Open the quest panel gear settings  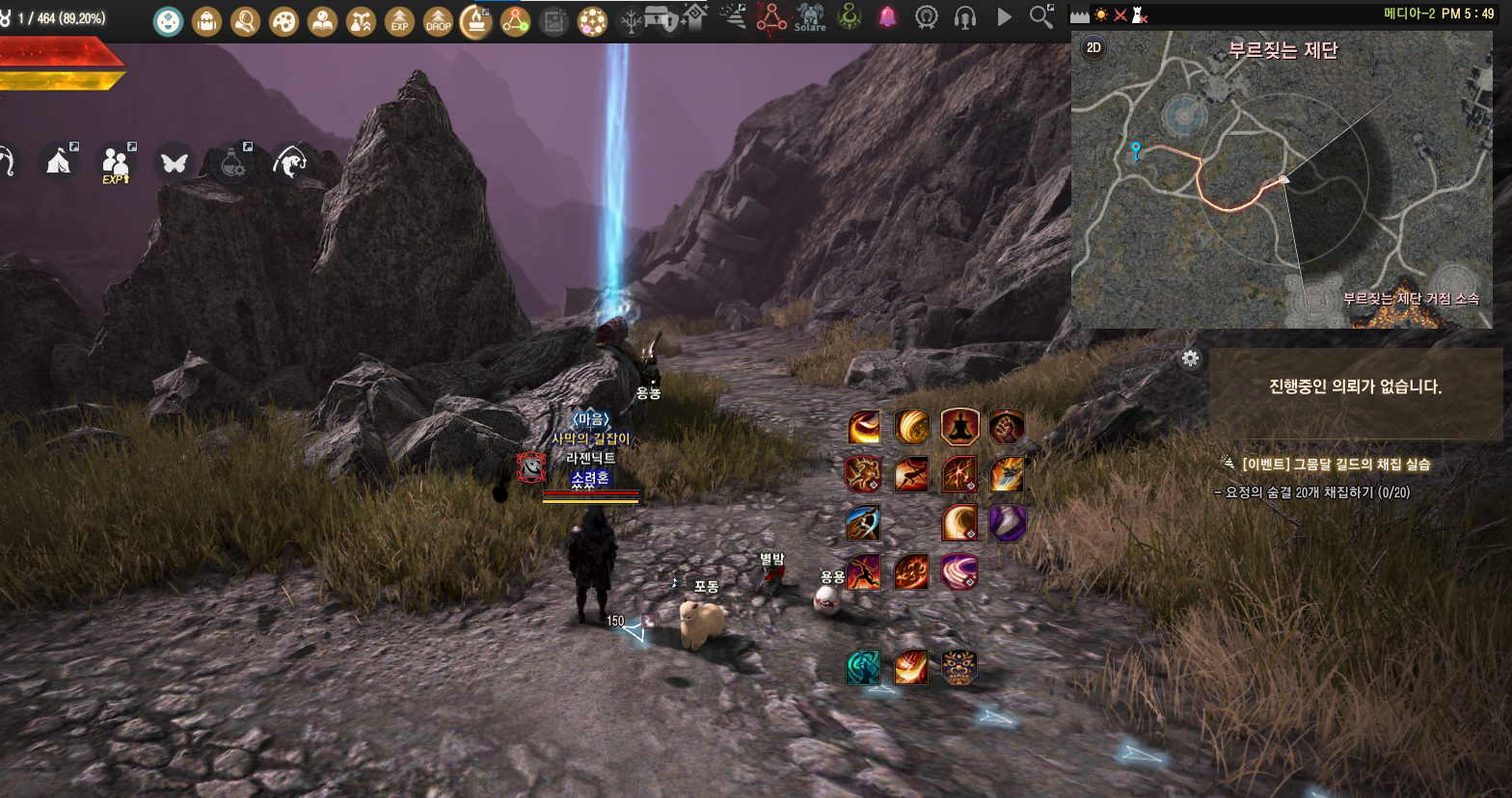coord(1191,359)
